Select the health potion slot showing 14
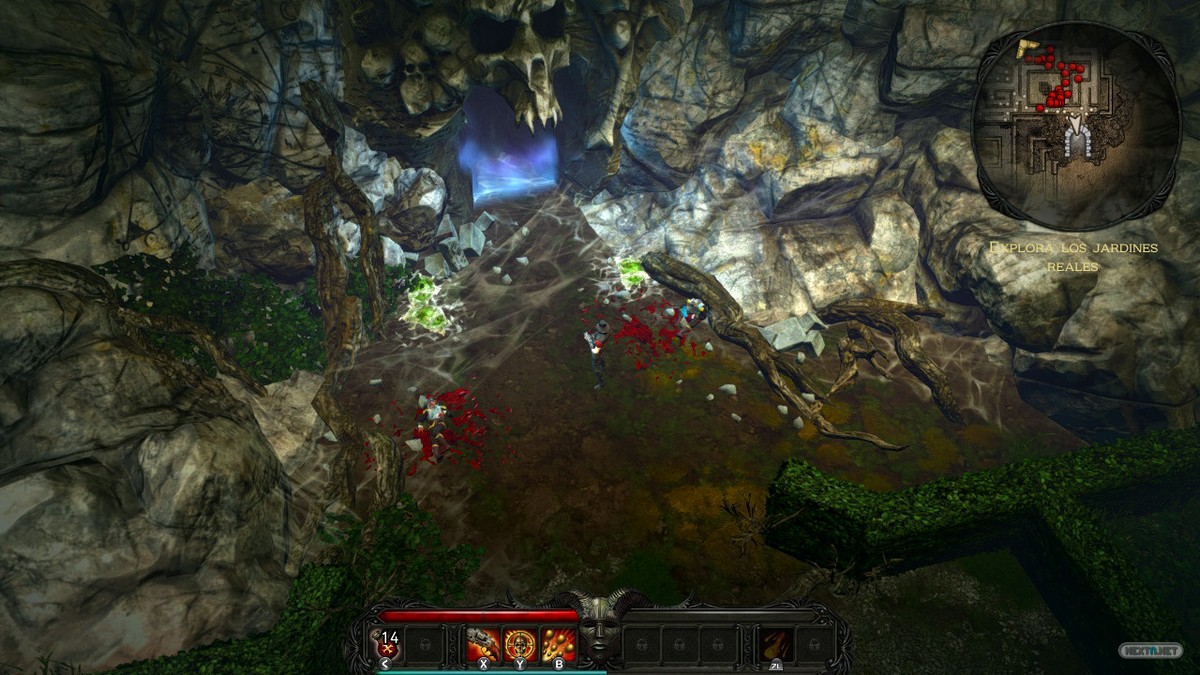 387,645
